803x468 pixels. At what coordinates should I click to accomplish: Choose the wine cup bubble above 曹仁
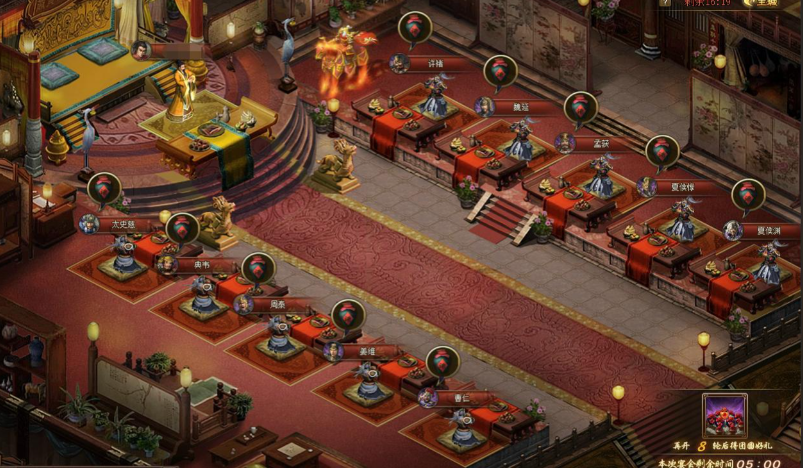tap(442, 362)
